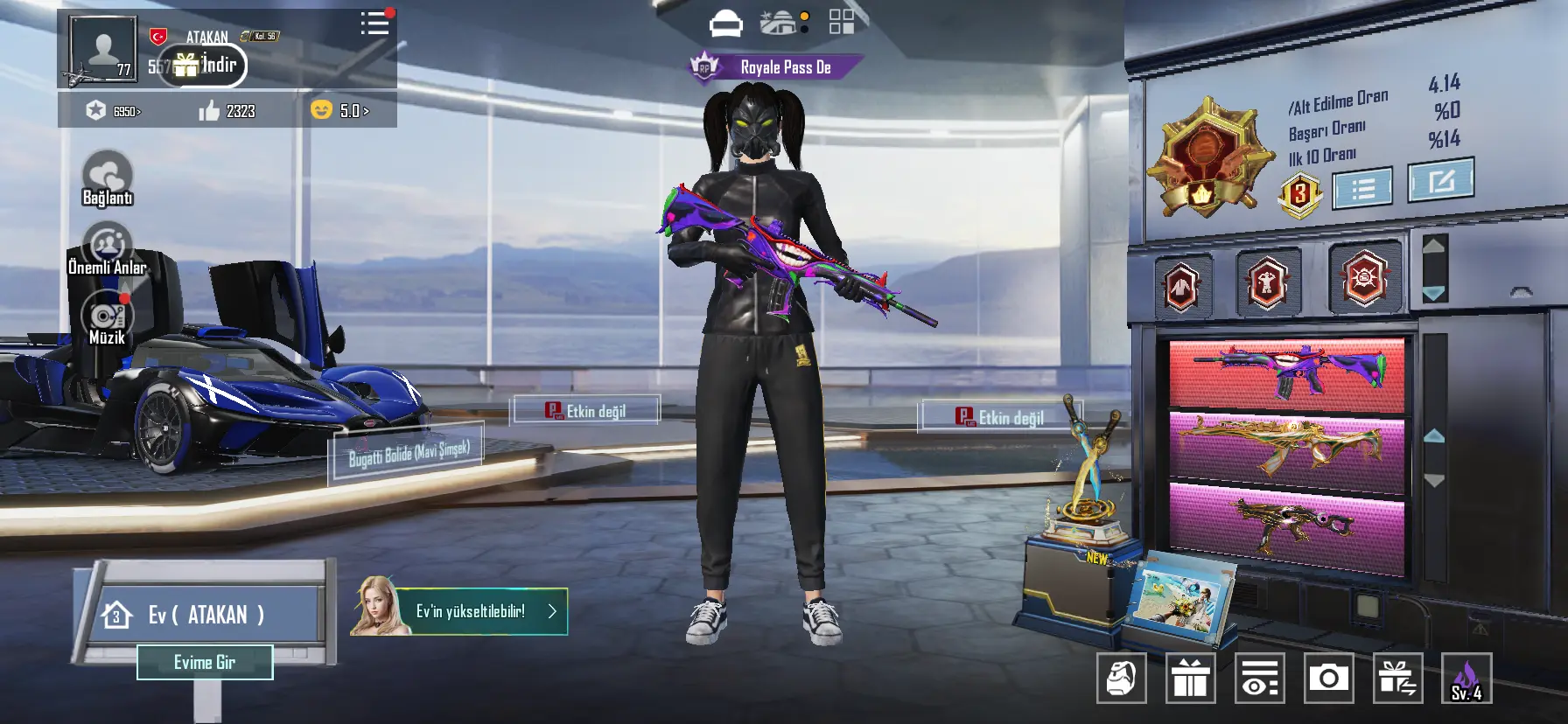1568x724 pixels.
Task: Open the list menu with red notification
Action: click(x=375, y=24)
